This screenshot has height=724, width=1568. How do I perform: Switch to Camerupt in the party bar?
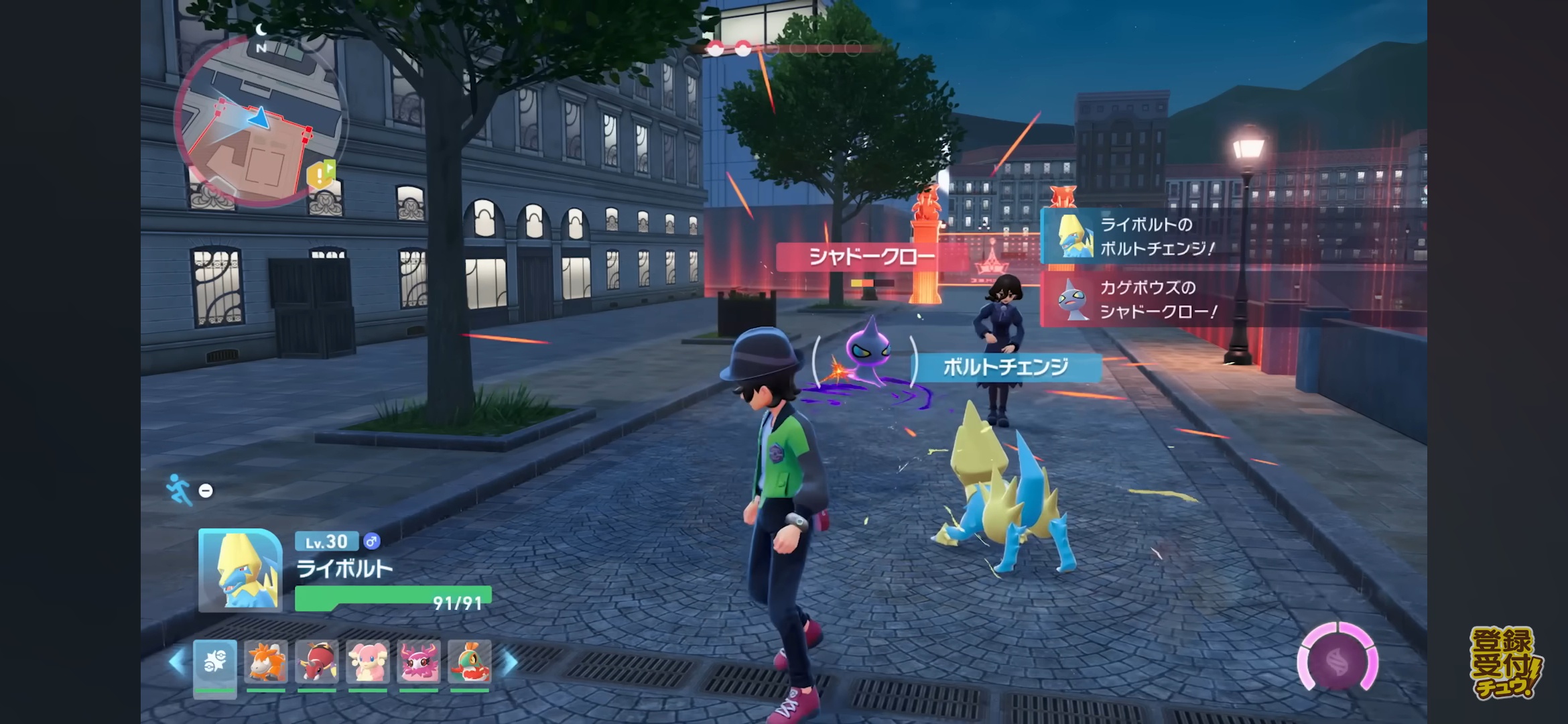(x=266, y=662)
